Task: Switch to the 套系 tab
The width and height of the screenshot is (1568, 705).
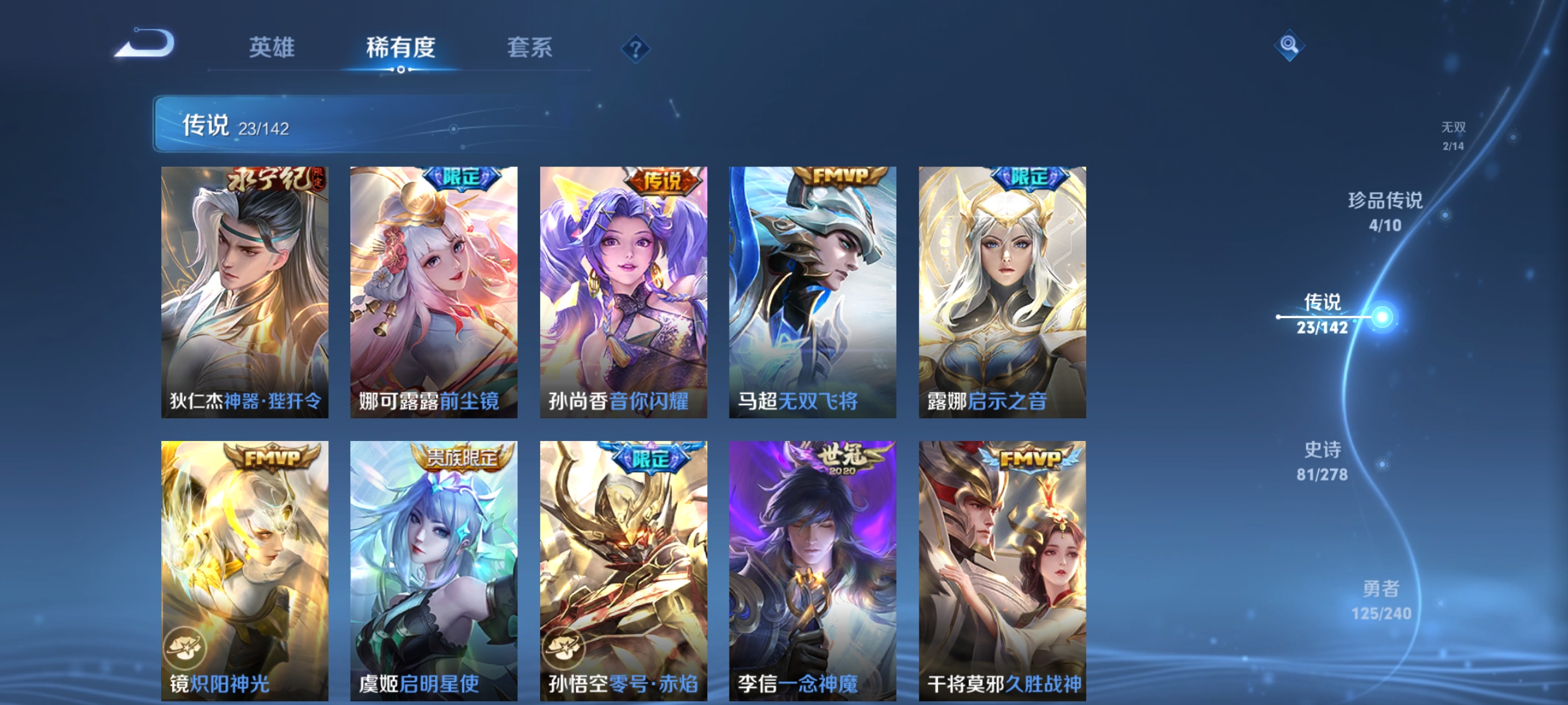Action: coord(530,48)
